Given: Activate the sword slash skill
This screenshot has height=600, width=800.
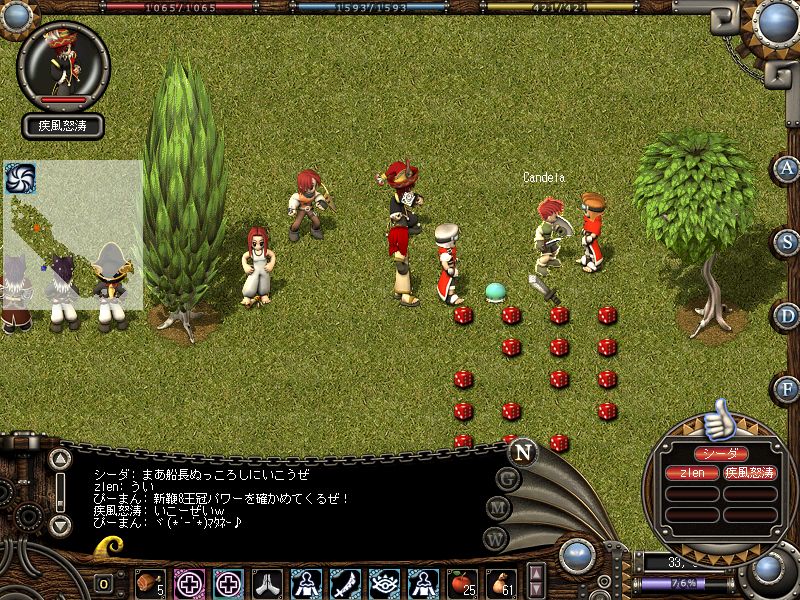Looking at the screenshot, I should (345, 582).
